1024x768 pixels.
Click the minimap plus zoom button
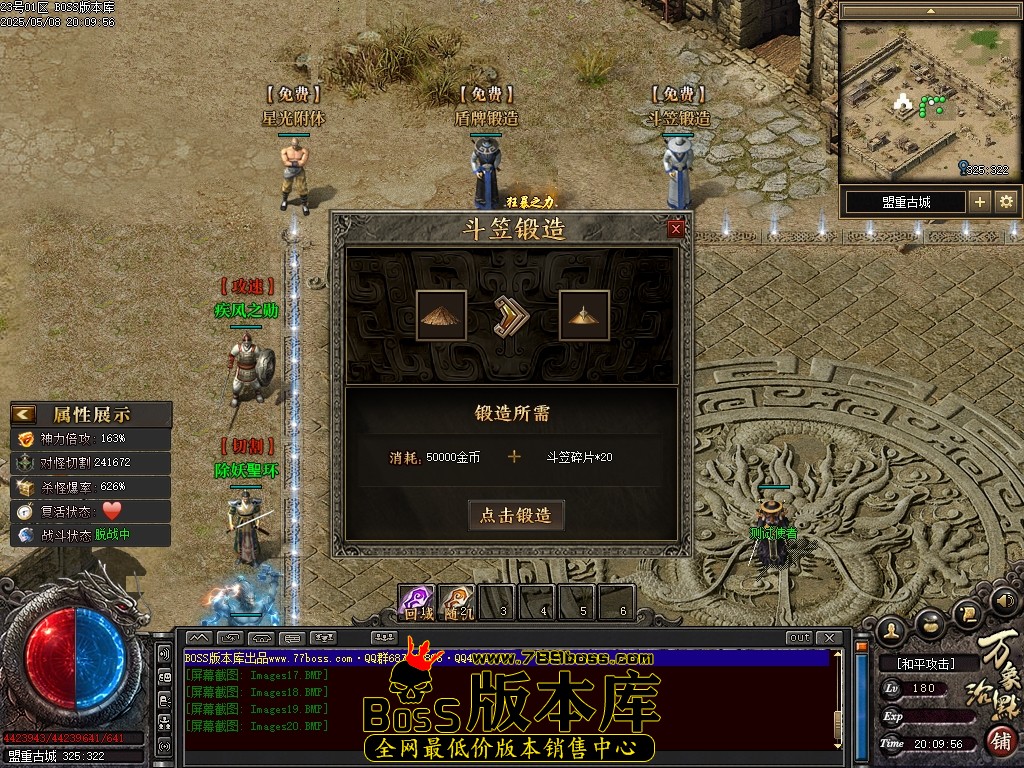tap(979, 202)
